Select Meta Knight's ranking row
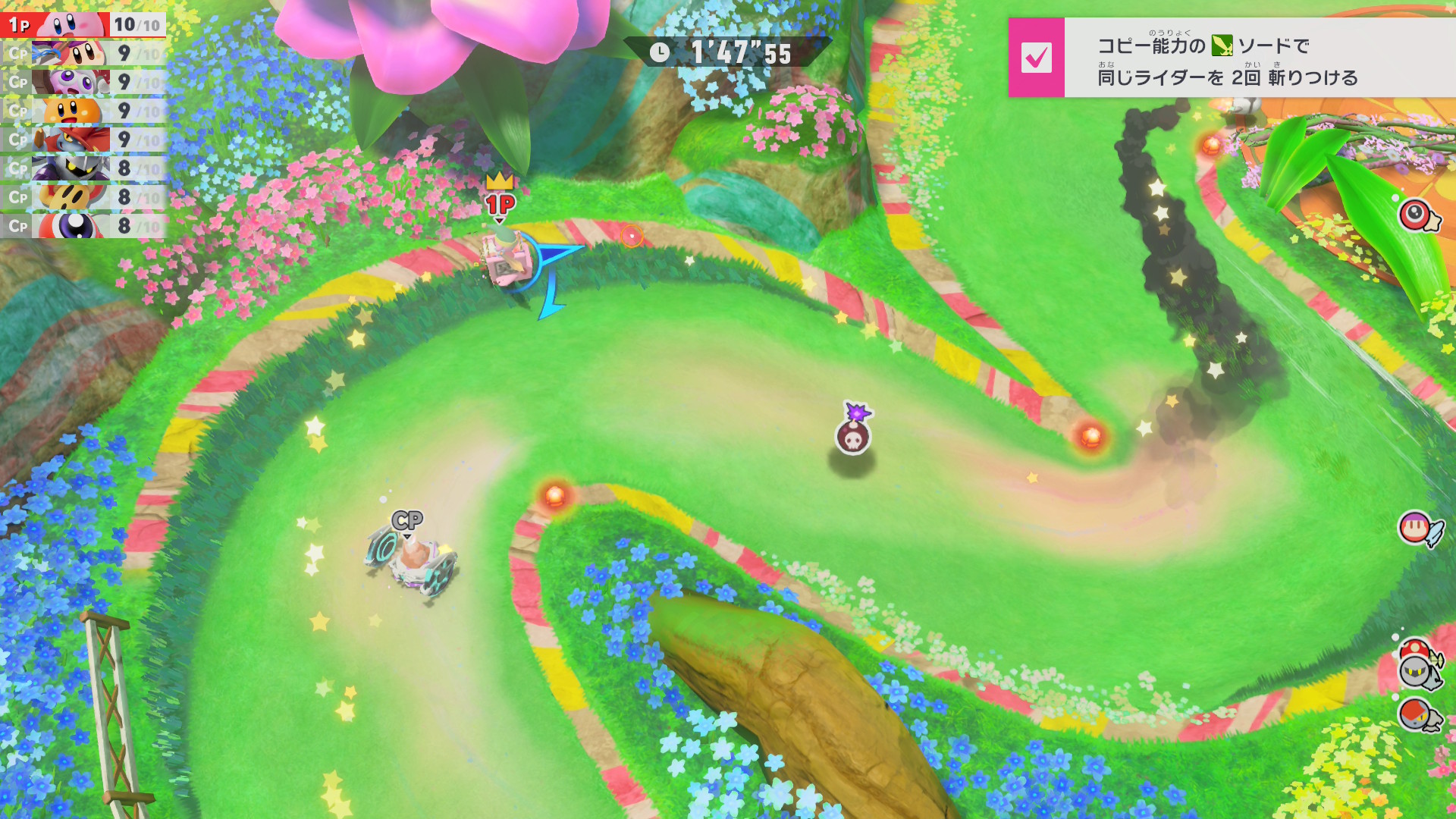The image size is (1456, 819). pos(83,168)
